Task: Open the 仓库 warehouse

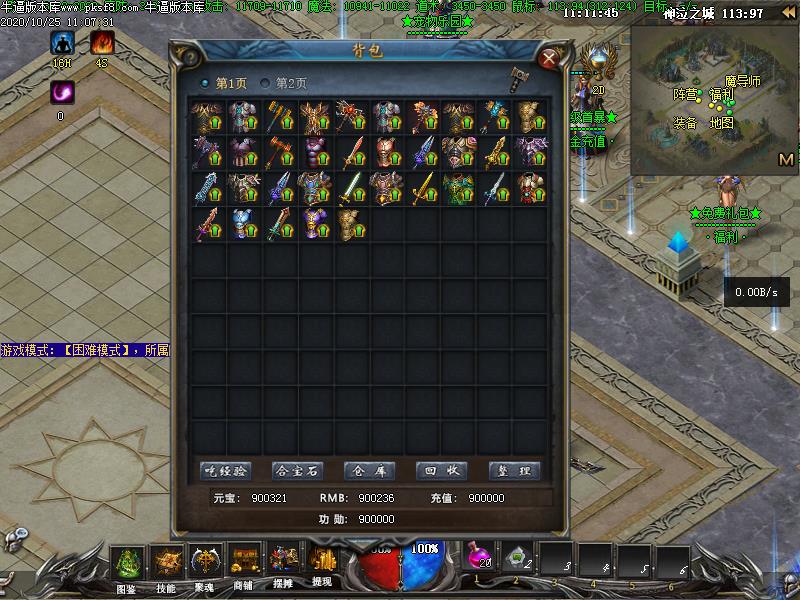Action: tap(369, 471)
